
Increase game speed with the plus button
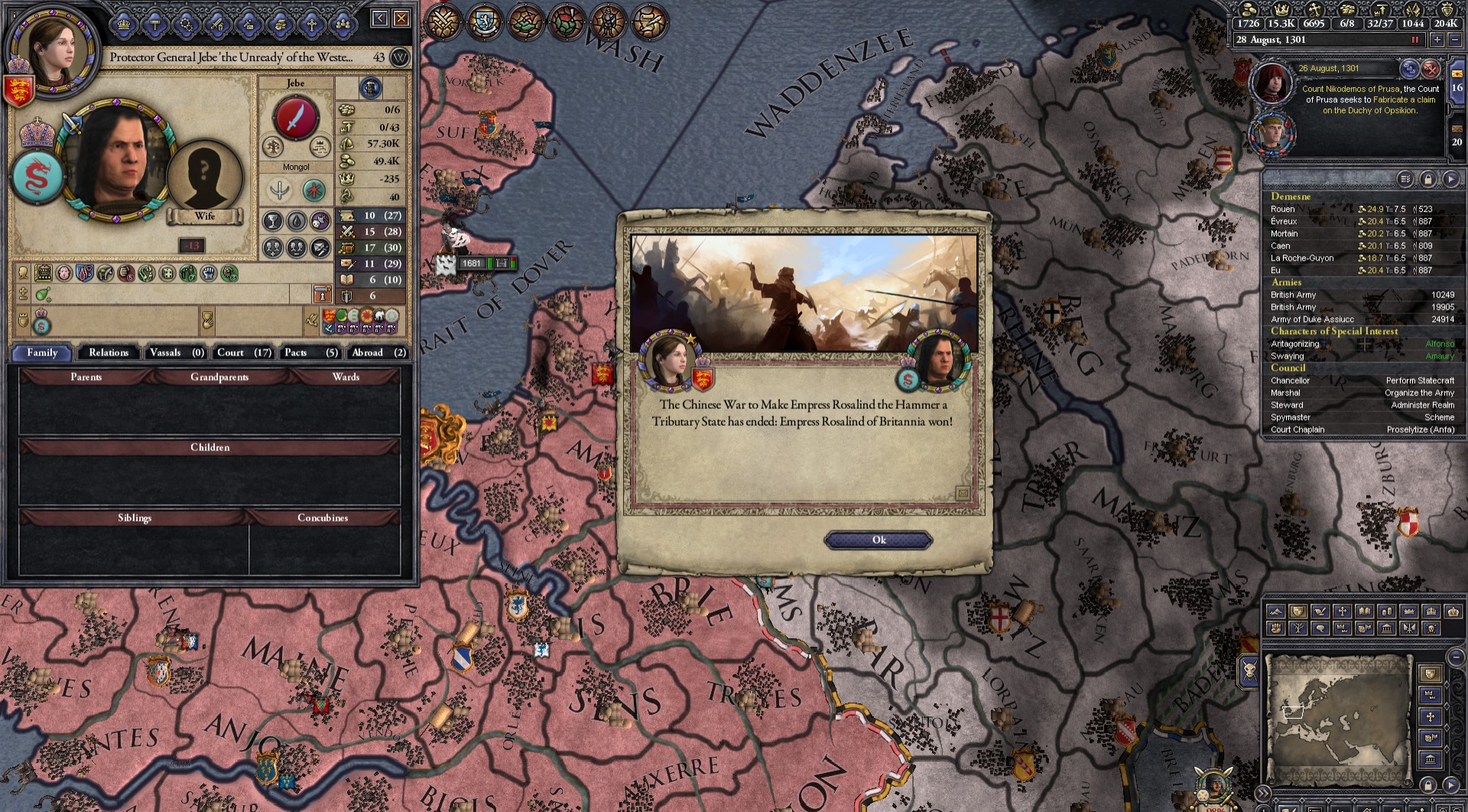pyautogui.click(x=1437, y=40)
